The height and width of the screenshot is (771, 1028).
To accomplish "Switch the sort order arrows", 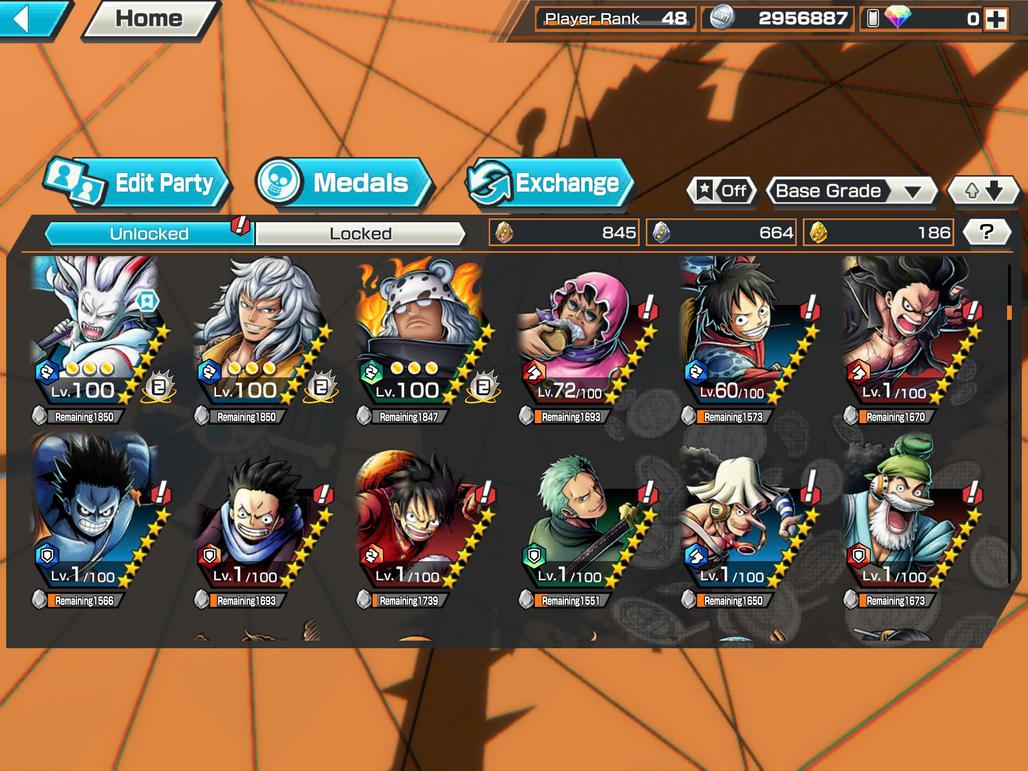I will click(982, 191).
